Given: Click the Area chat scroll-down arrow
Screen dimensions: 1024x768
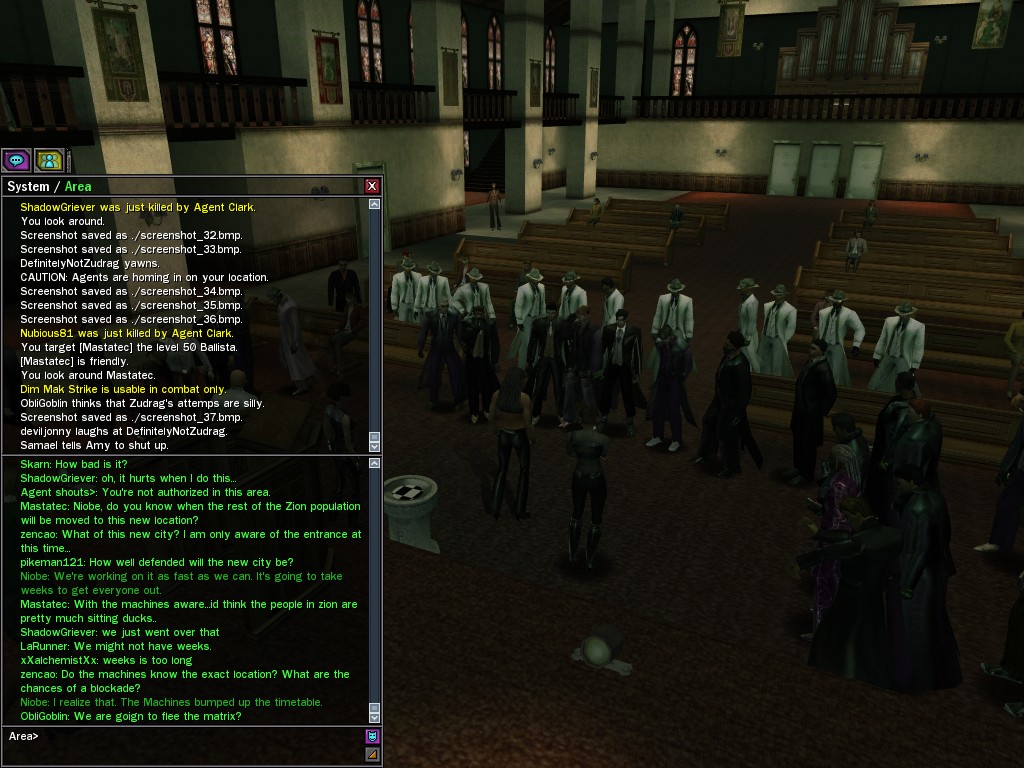Looking at the screenshot, I should [375, 717].
